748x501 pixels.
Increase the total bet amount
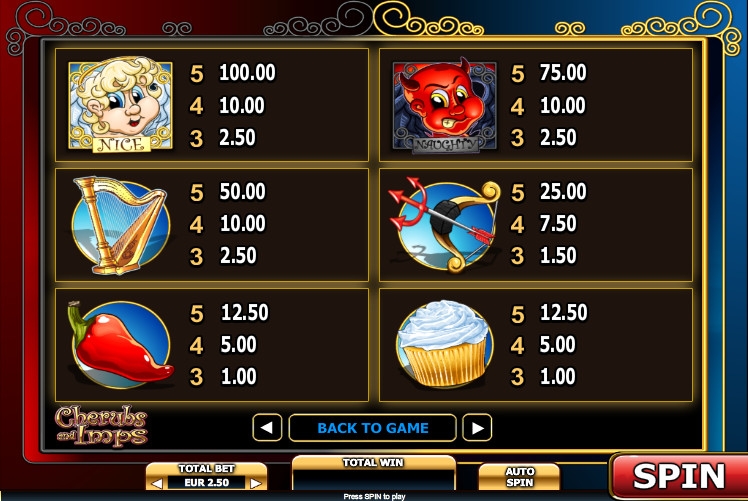click(257, 483)
